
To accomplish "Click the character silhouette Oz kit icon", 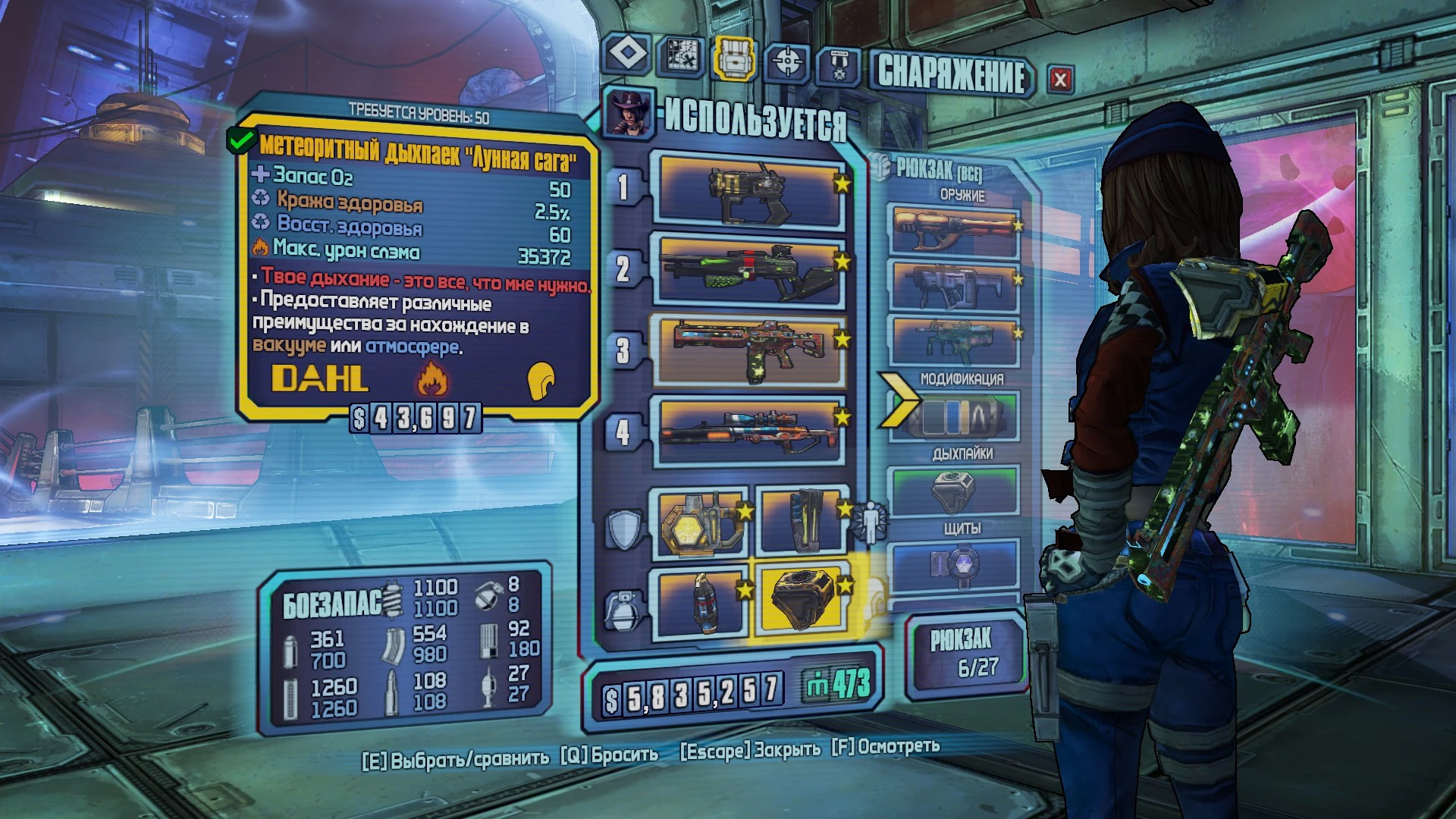I will 871,521.
